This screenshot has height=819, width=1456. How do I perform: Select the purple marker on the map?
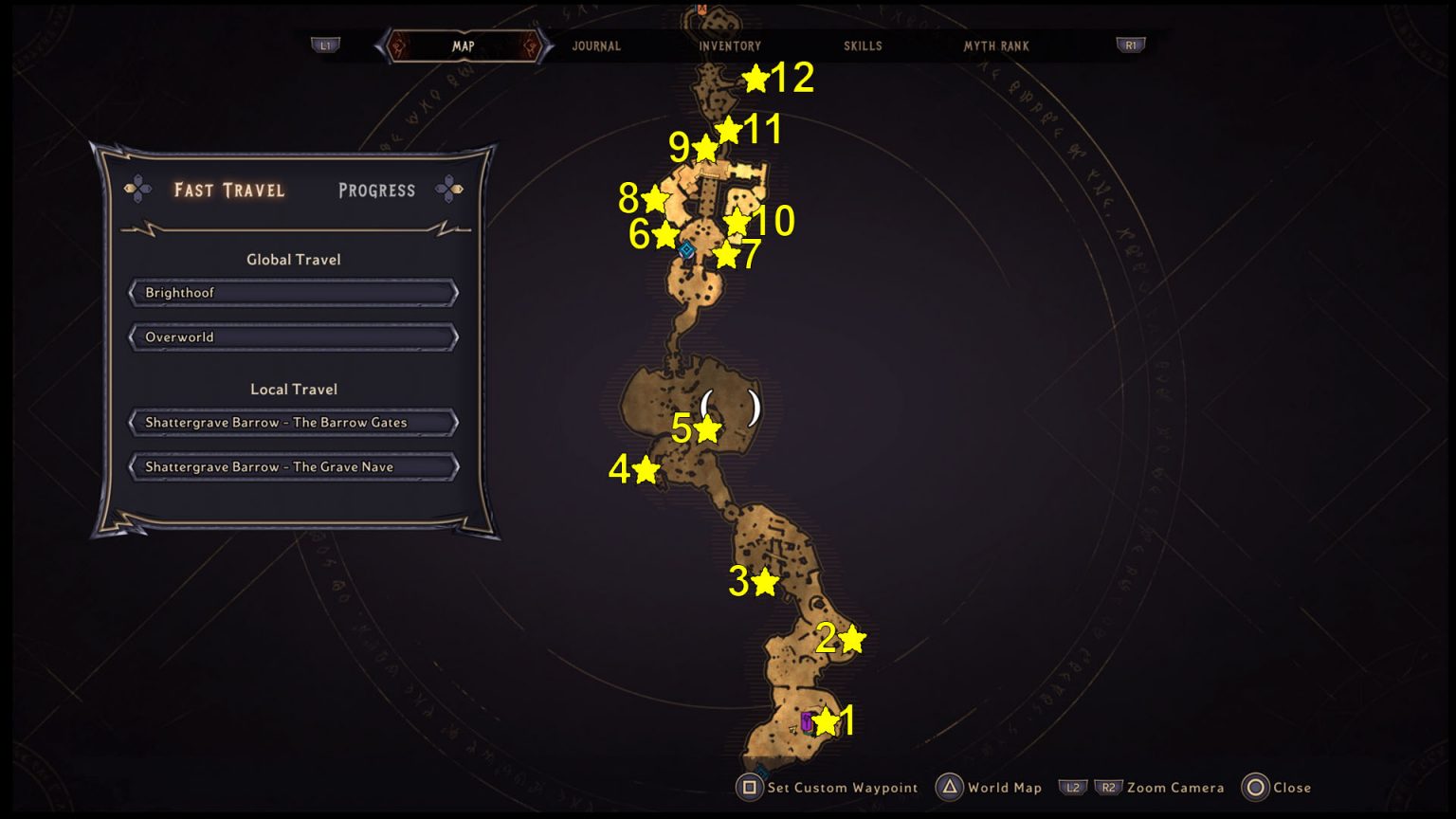pyautogui.click(x=807, y=721)
